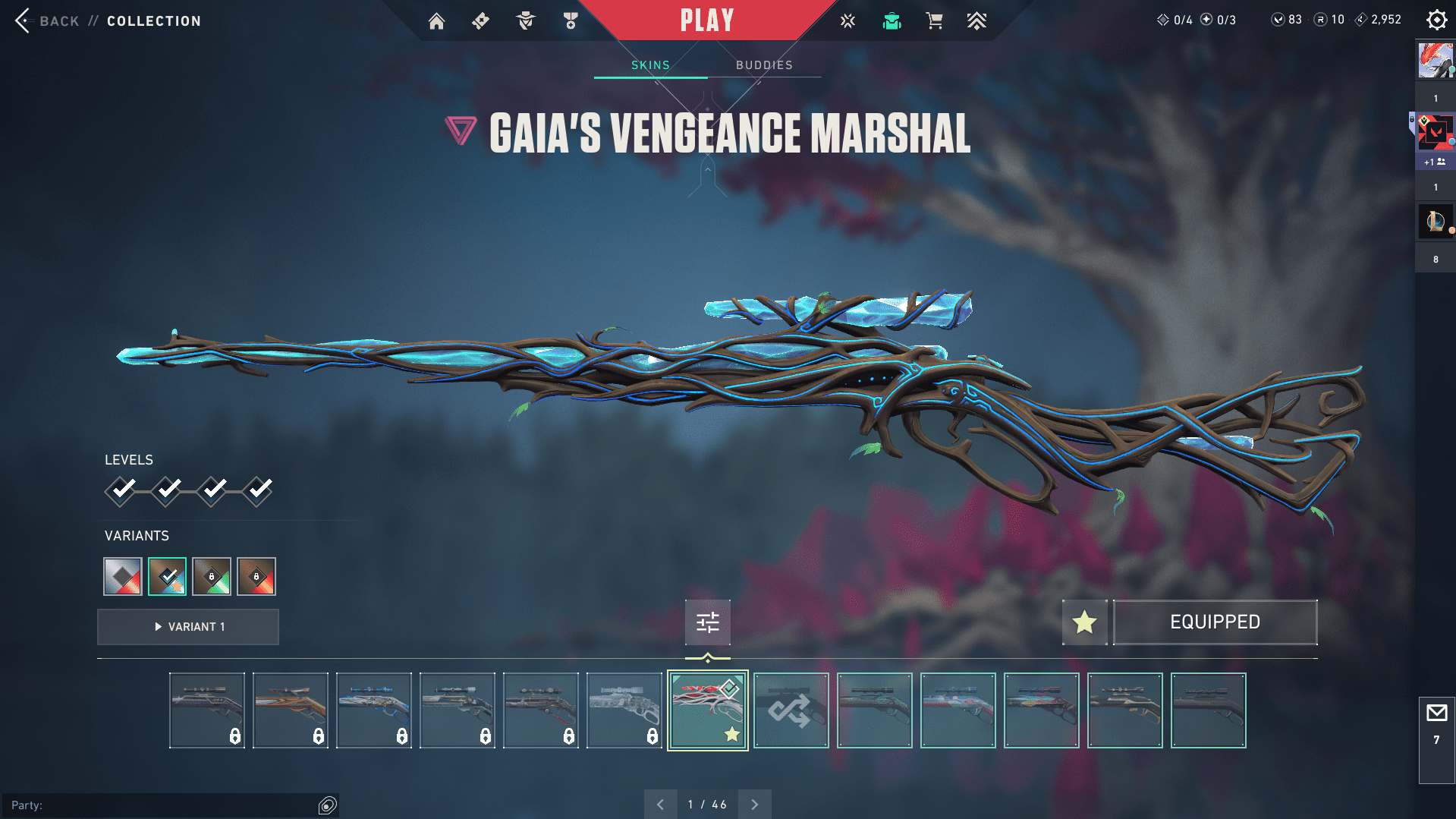Choose the randomize skin shuffle tile

tap(791, 710)
